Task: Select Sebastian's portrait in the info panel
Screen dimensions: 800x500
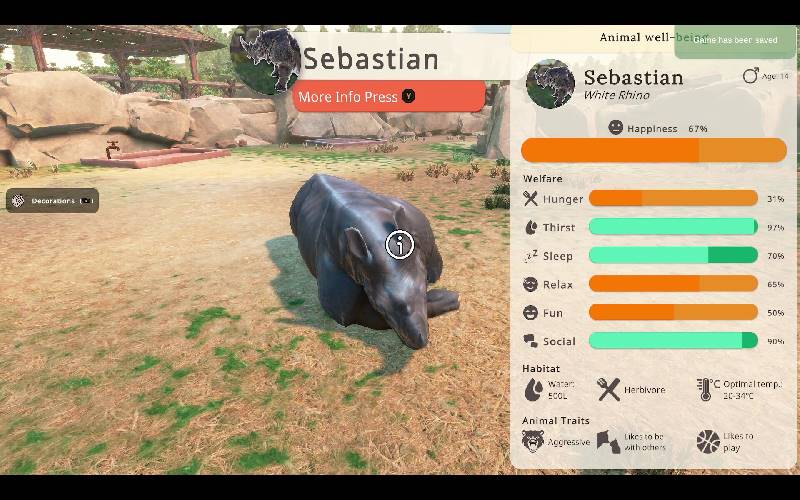Action: coord(549,84)
